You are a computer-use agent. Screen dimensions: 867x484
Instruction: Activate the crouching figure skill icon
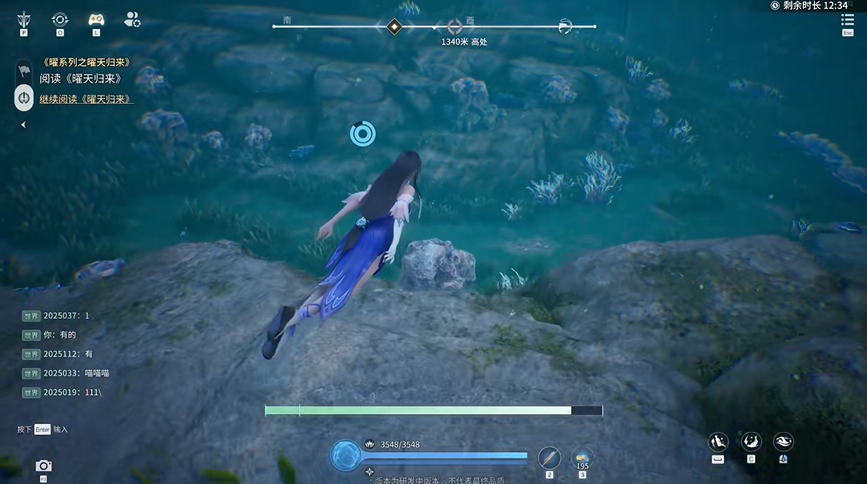pyautogui.click(x=749, y=441)
